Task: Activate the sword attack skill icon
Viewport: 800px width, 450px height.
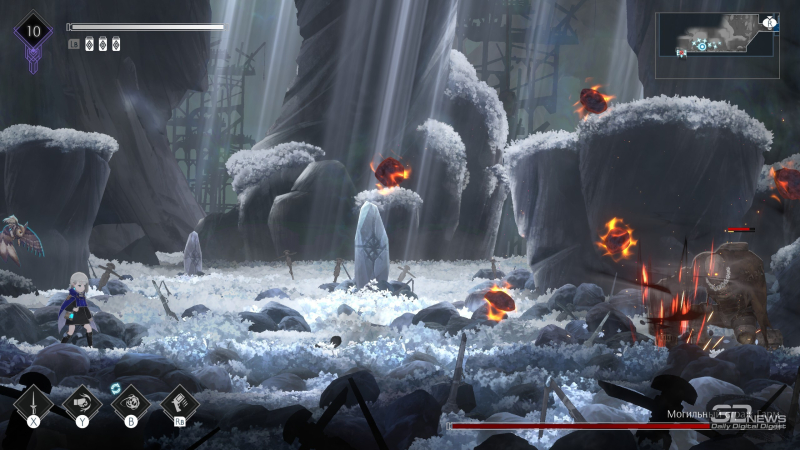Action: [x=34, y=403]
